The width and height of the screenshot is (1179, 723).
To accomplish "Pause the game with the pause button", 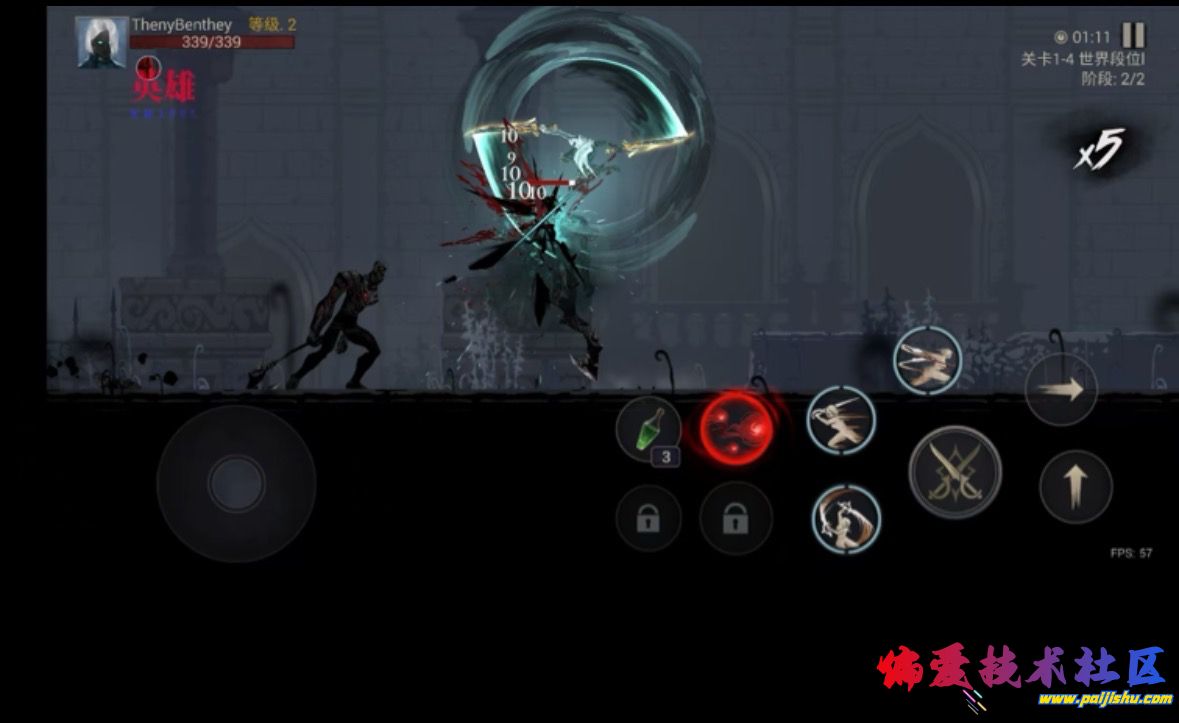I will tap(1133, 35).
